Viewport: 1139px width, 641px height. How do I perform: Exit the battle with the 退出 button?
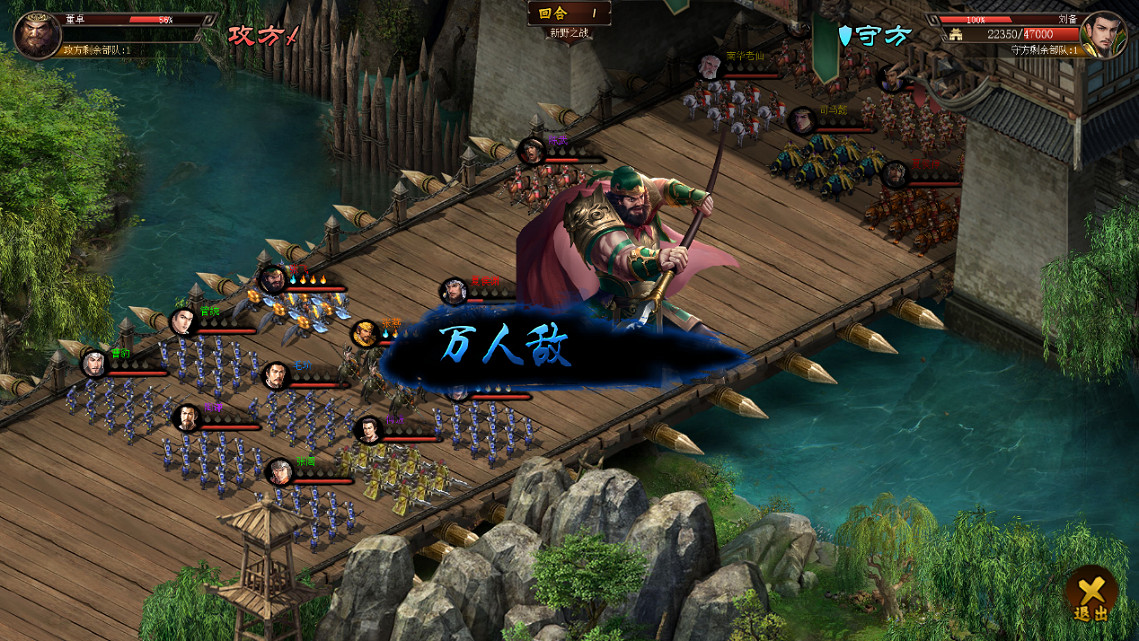(x=1090, y=595)
